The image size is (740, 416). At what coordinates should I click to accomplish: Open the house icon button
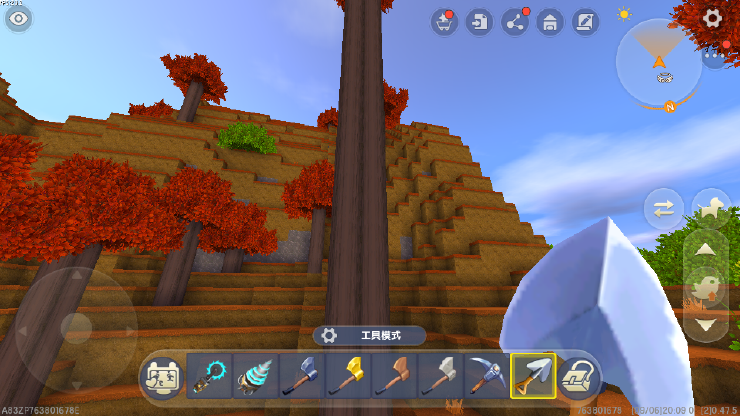[x=548, y=22]
